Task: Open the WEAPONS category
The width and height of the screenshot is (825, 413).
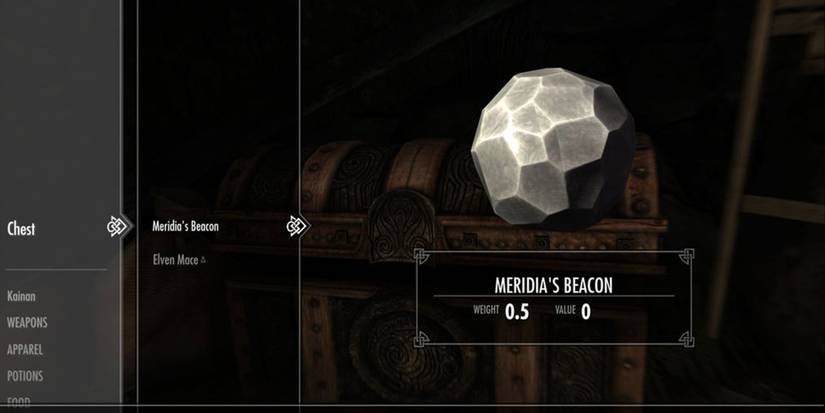Action: [x=27, y=323]
